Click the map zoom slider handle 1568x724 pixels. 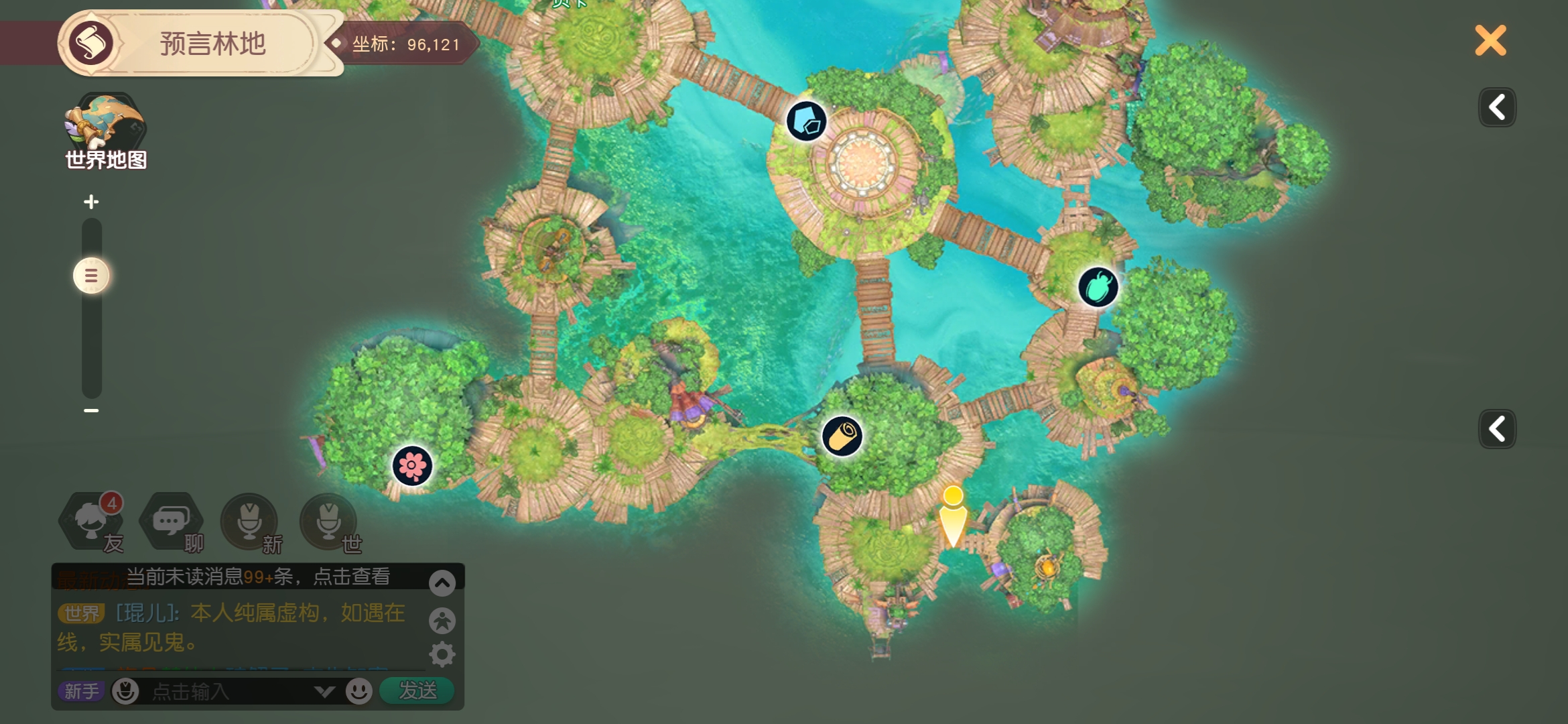[91, 276]
